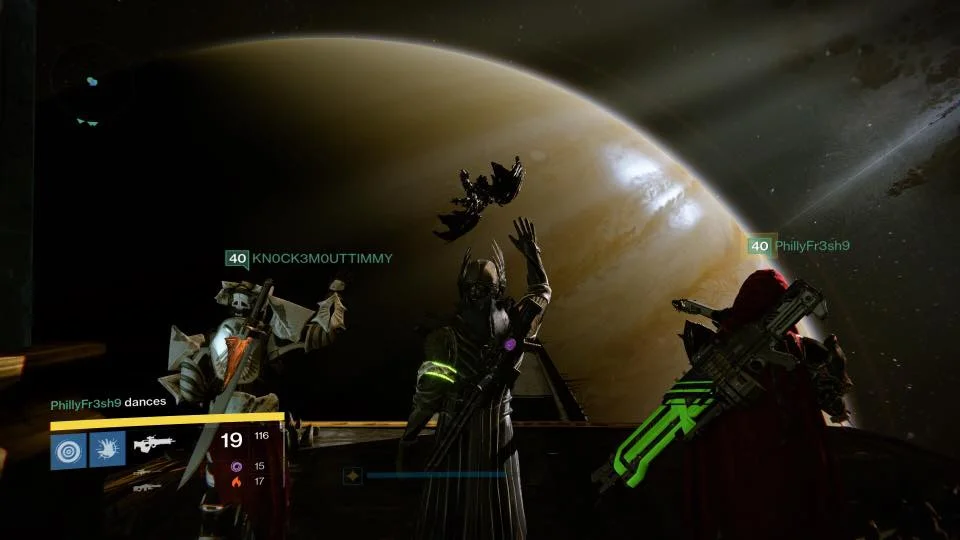The width and height of the screenshot is (960, 540).
Task: Select the primary weapon rifle icon
Action: (x=153, y=441)
